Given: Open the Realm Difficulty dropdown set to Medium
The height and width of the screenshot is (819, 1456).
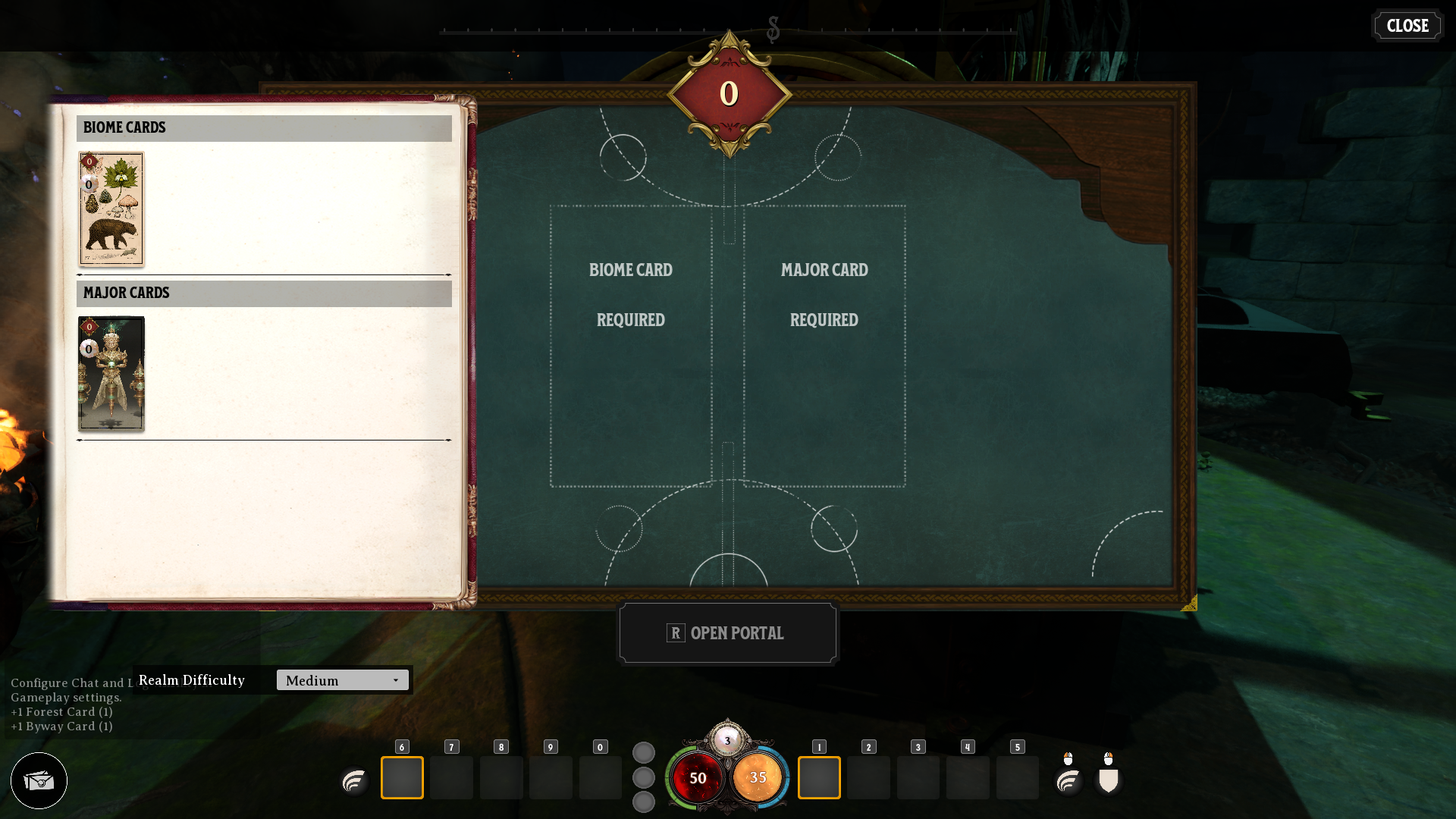Looking at the screenshot, I should click(342, 679).
